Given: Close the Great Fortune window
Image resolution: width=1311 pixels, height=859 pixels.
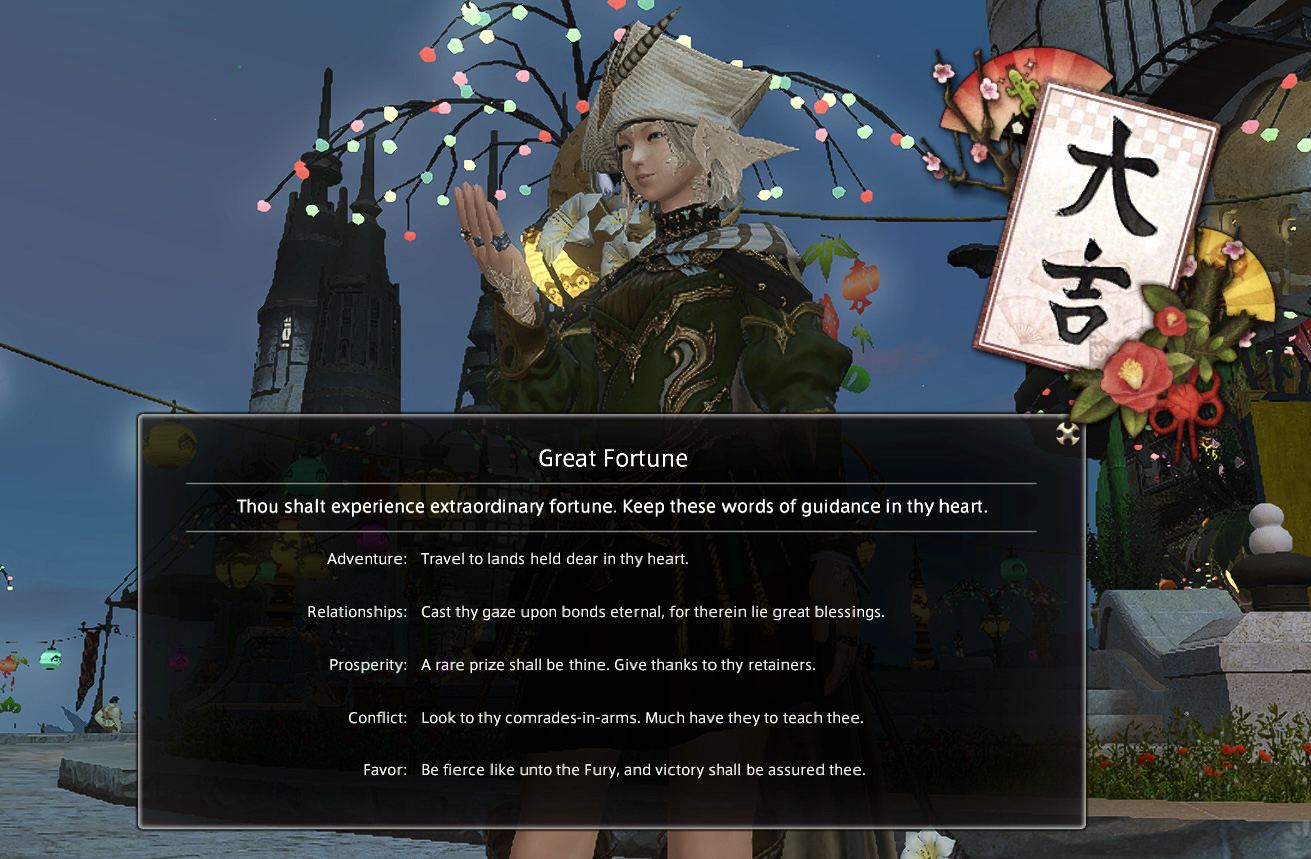Looking at the screenshot, I should (x=1068, y=433).
